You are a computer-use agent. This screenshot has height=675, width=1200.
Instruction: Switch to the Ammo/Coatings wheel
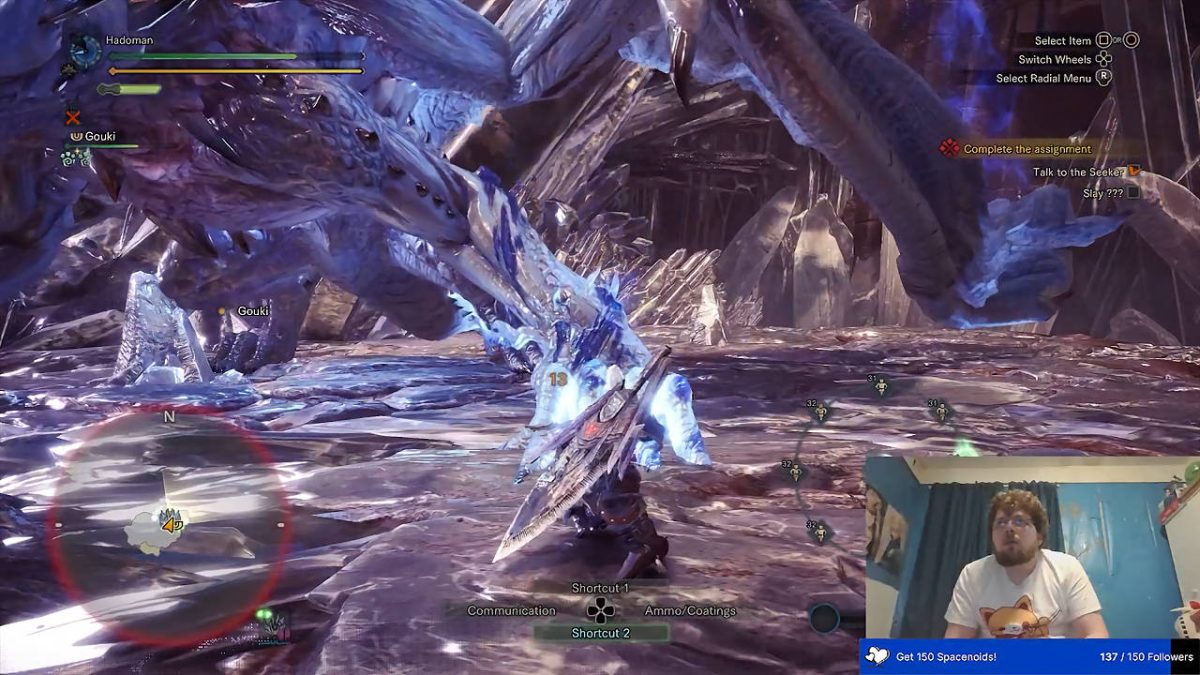click(x=690, y=611)
